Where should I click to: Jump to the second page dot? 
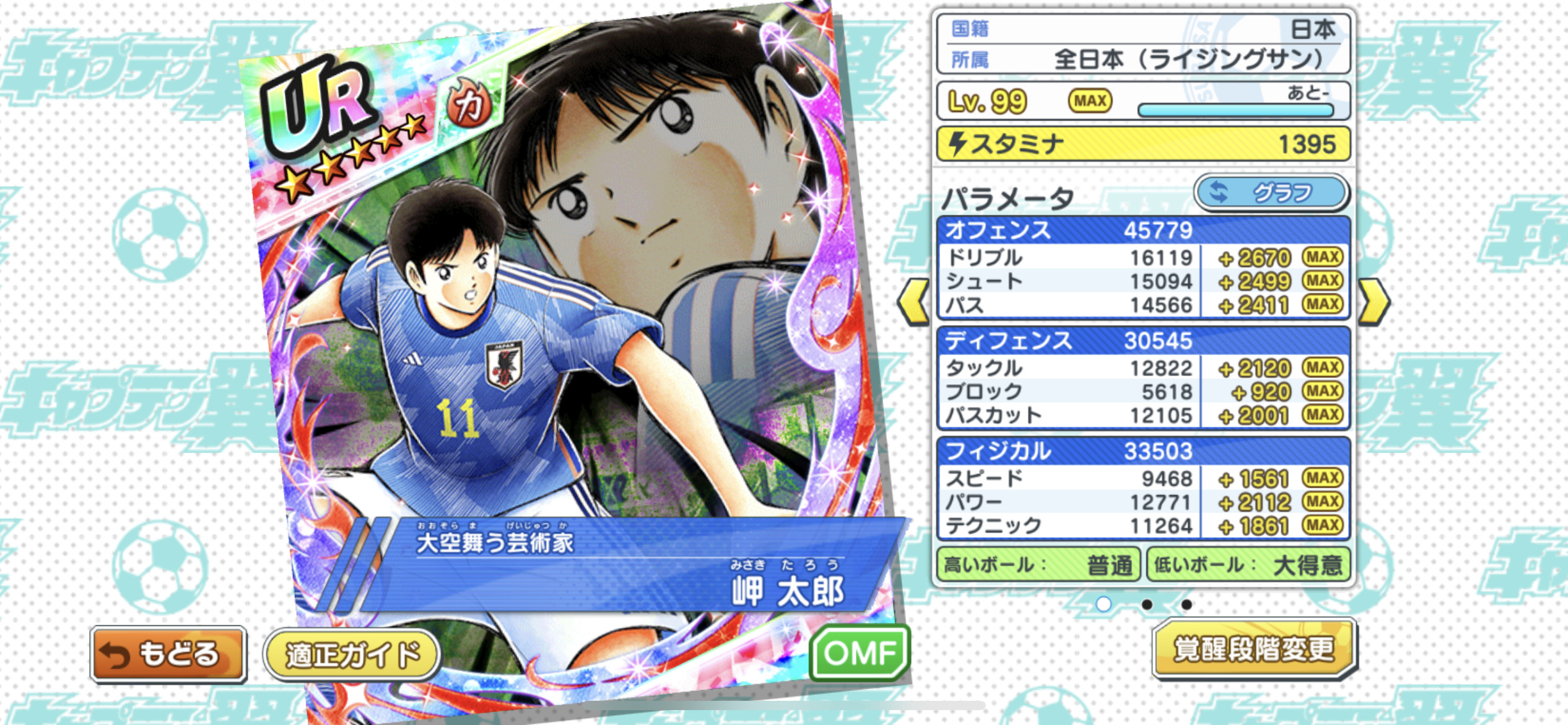click(x=1147, y=604)
